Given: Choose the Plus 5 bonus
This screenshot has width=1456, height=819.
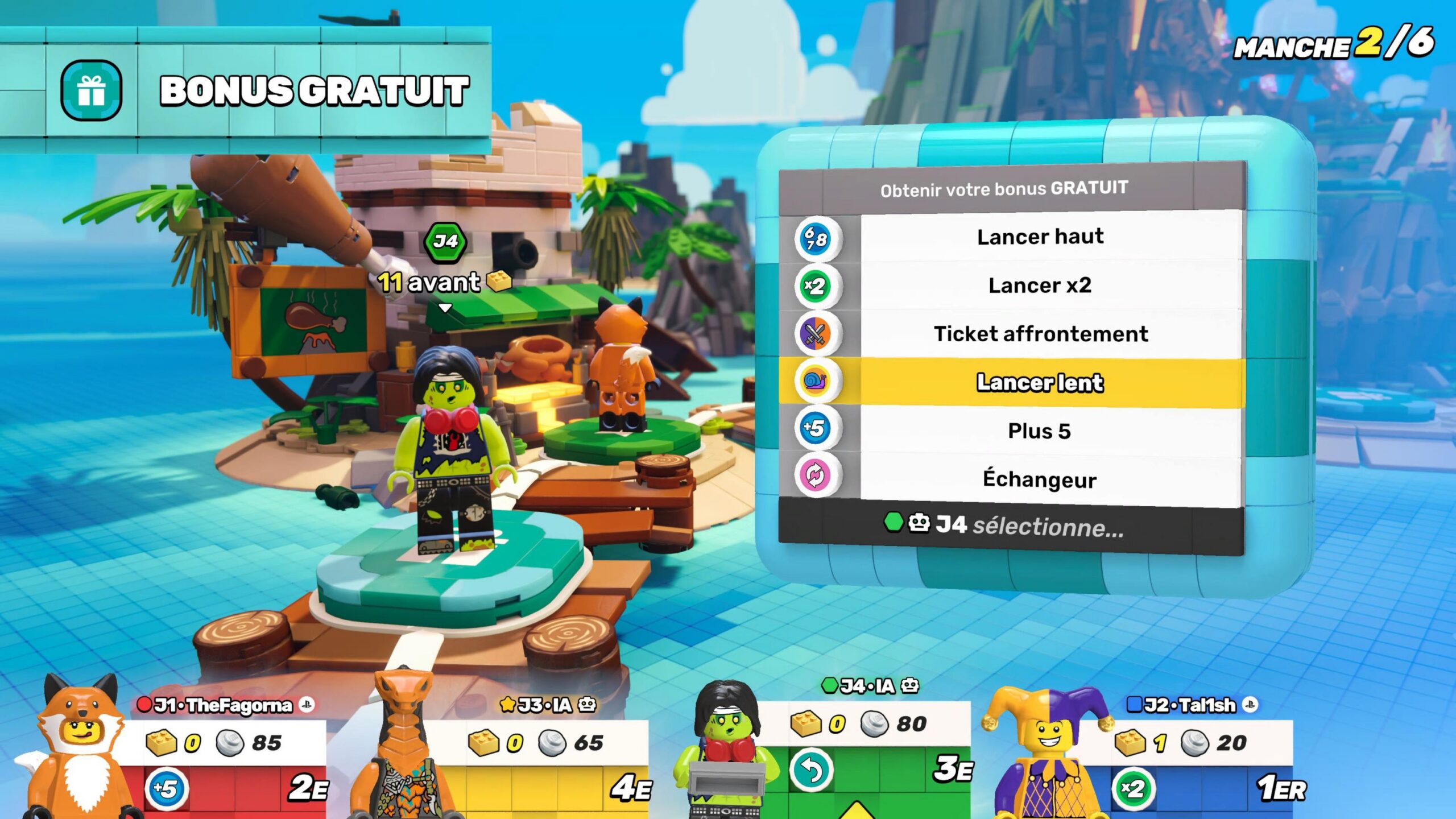Looking at the screenshot, I should click(1040, 431).
